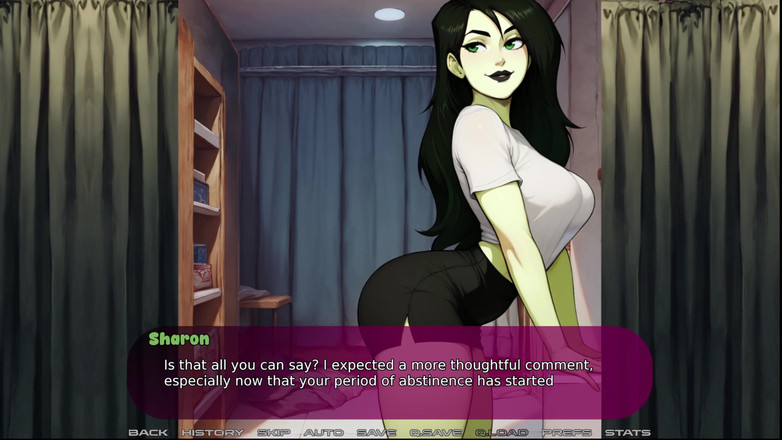The image size is (782, 440).
Task: Click Sharon's dialogue box to continue
Action: (390, 372)
